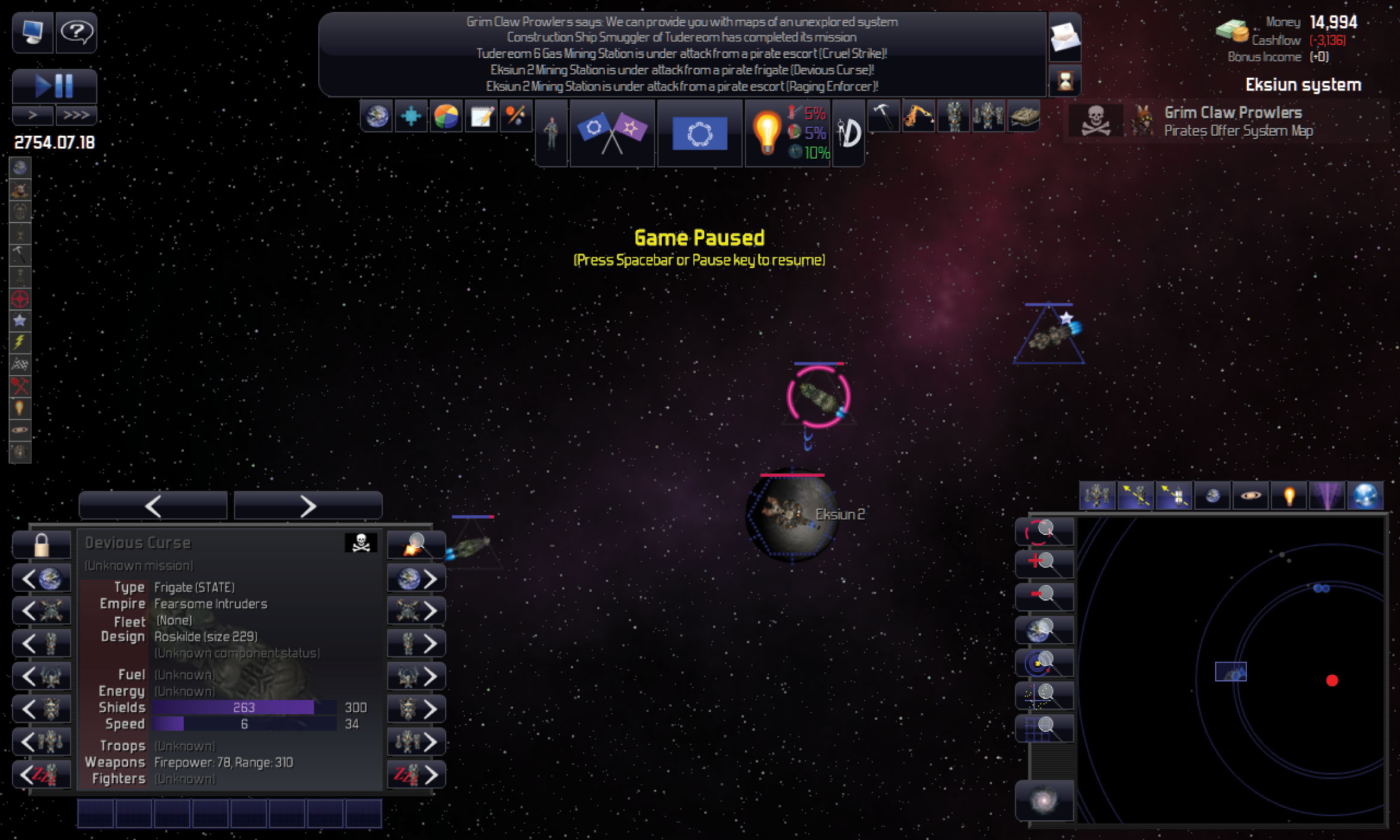
Task: Zoom out to galaxy view
Action: pyautogui.click(x=1045, y=801)
